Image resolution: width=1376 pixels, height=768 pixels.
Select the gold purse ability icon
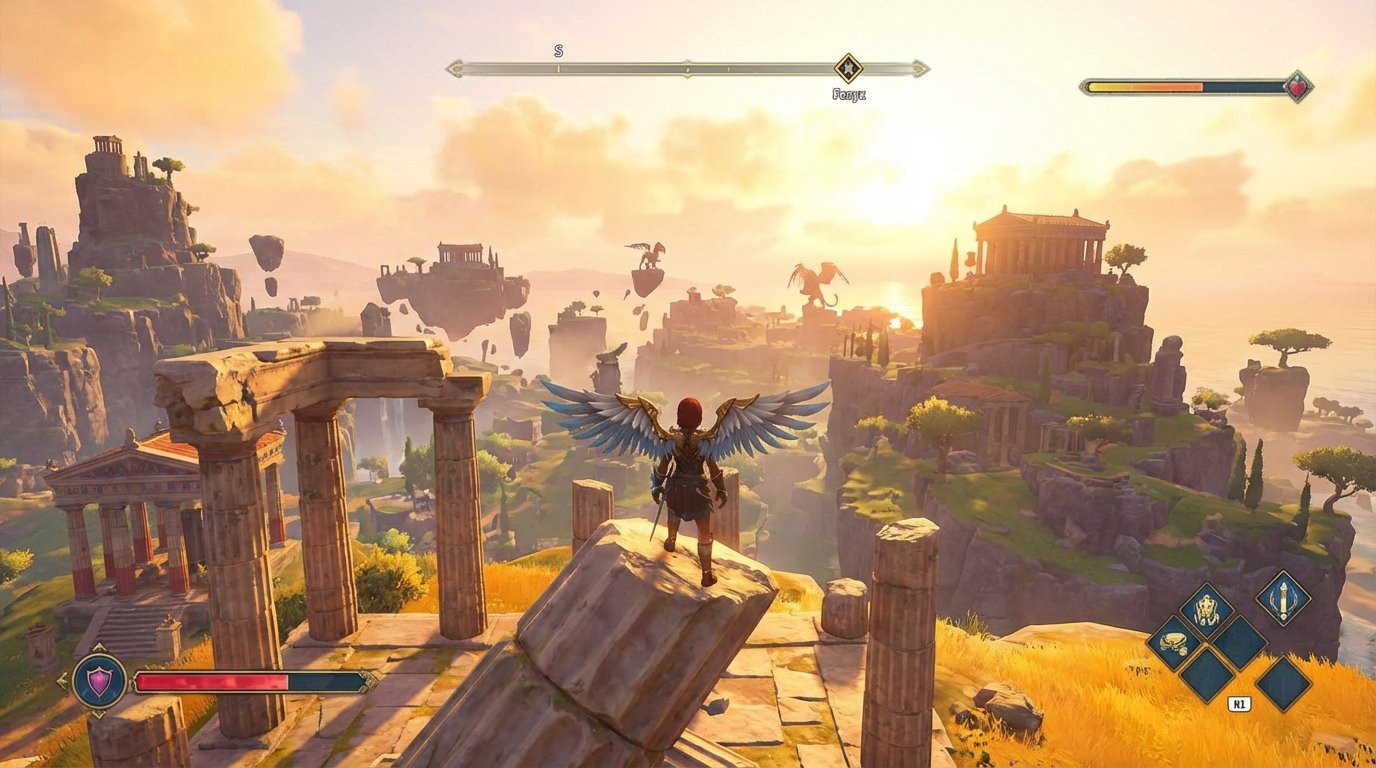[1173, 643]
